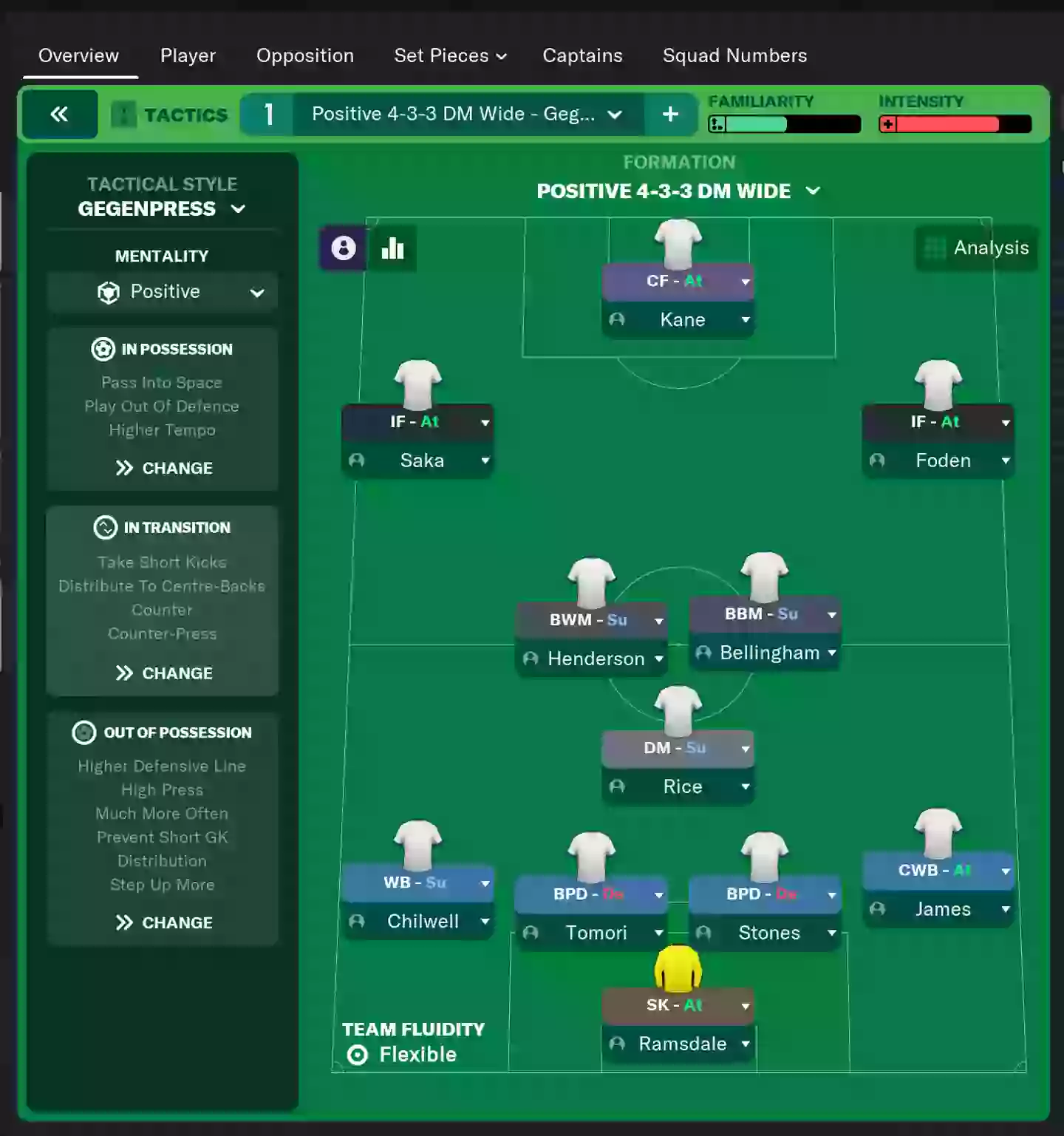Click the In Possession ball icon
This screenshot has height=1136, width=1064.
pyautogui.click(x=103, y=349)
